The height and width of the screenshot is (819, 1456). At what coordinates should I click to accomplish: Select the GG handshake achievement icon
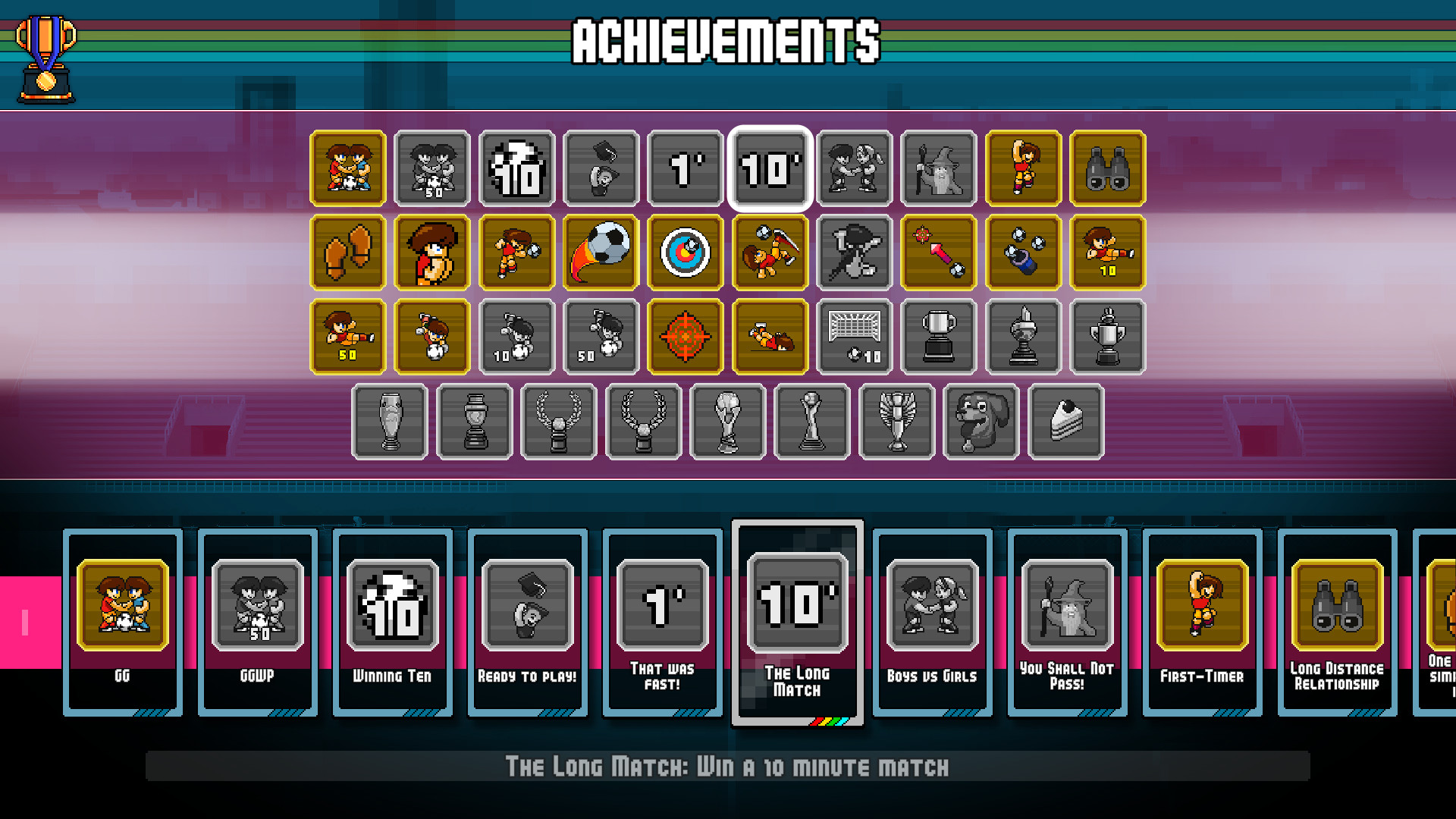347,168
